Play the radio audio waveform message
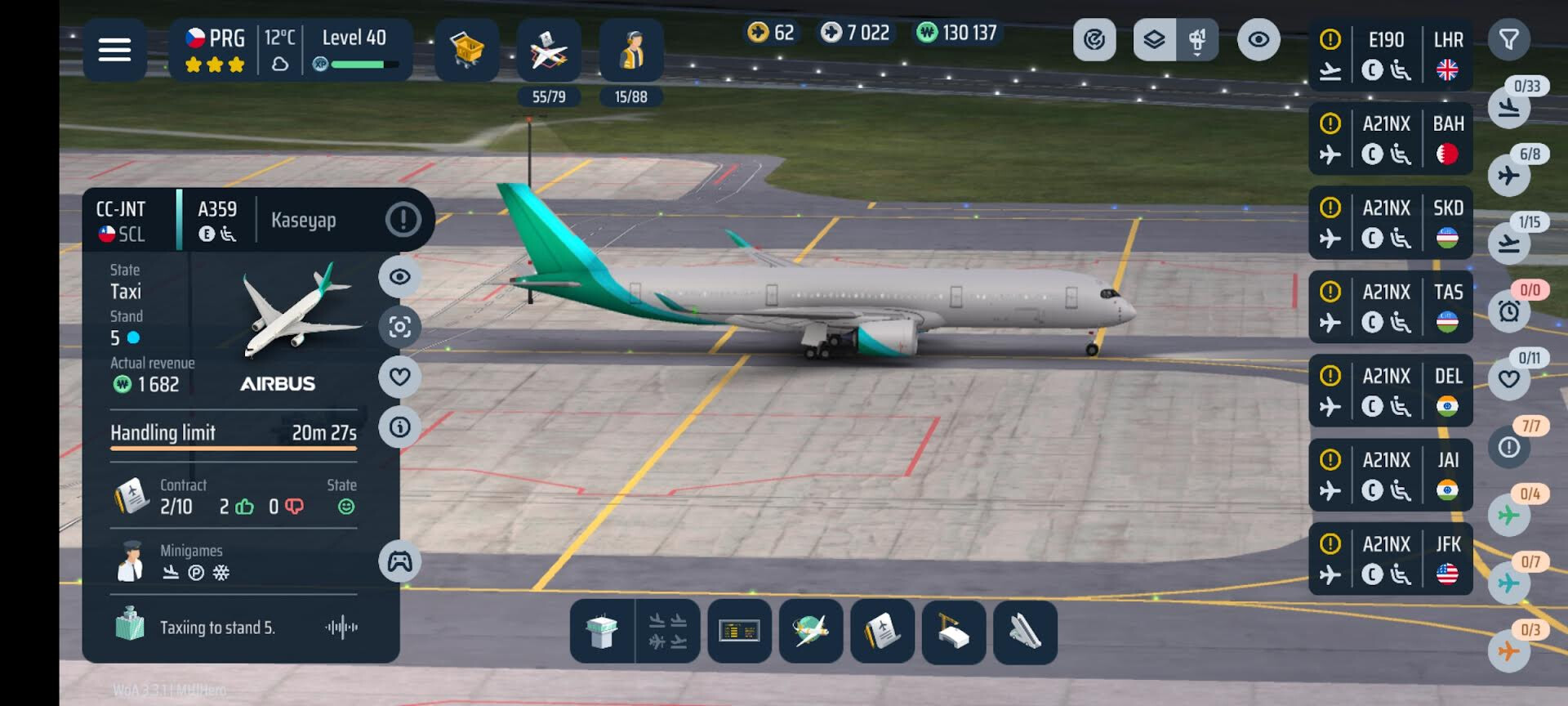The width and height of the screenshot is (1568, 706). tap(341, 628)
